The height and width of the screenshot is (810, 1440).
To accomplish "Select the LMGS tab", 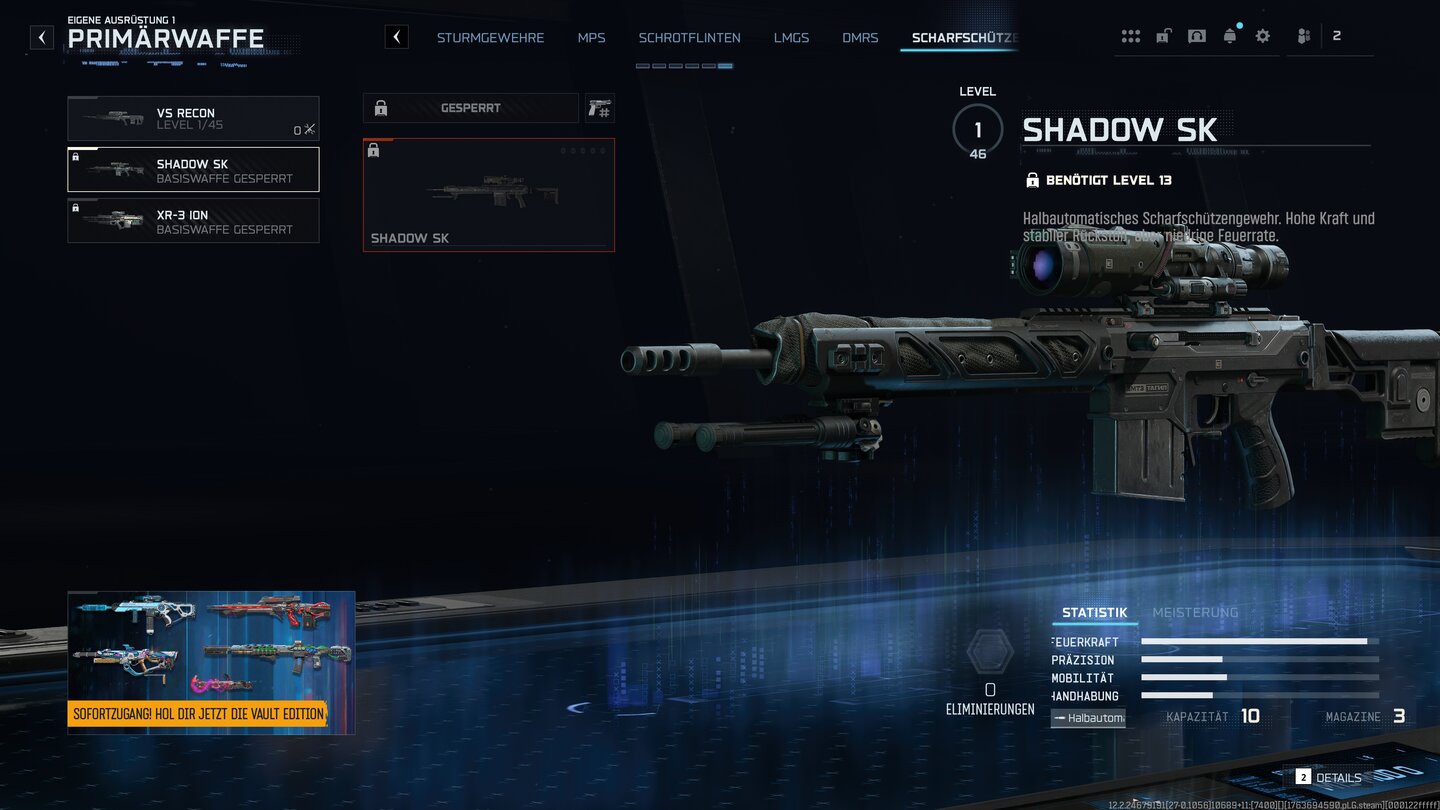I will point(791,38).
